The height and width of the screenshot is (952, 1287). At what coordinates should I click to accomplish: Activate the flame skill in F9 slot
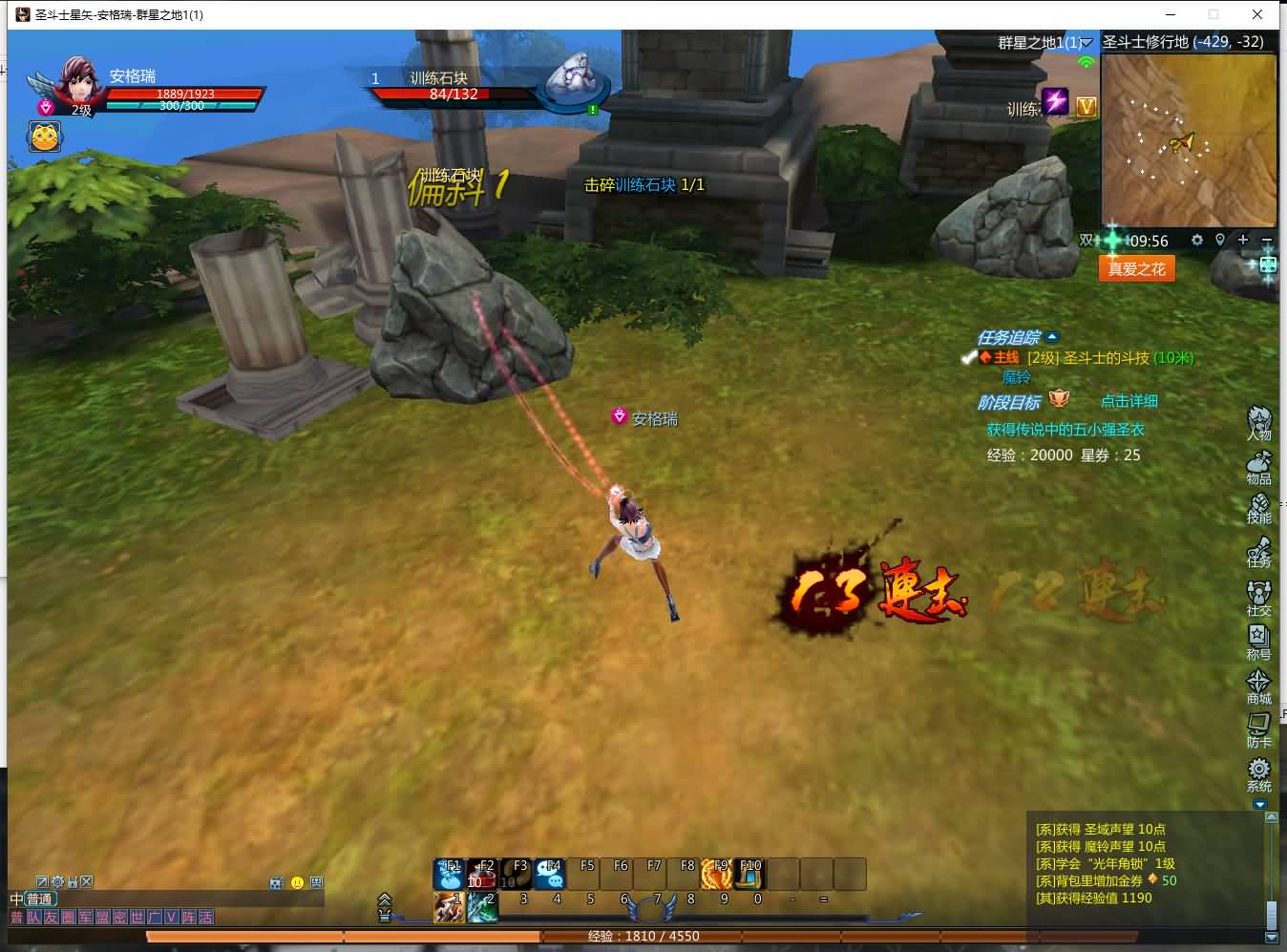tap(716, 873)
